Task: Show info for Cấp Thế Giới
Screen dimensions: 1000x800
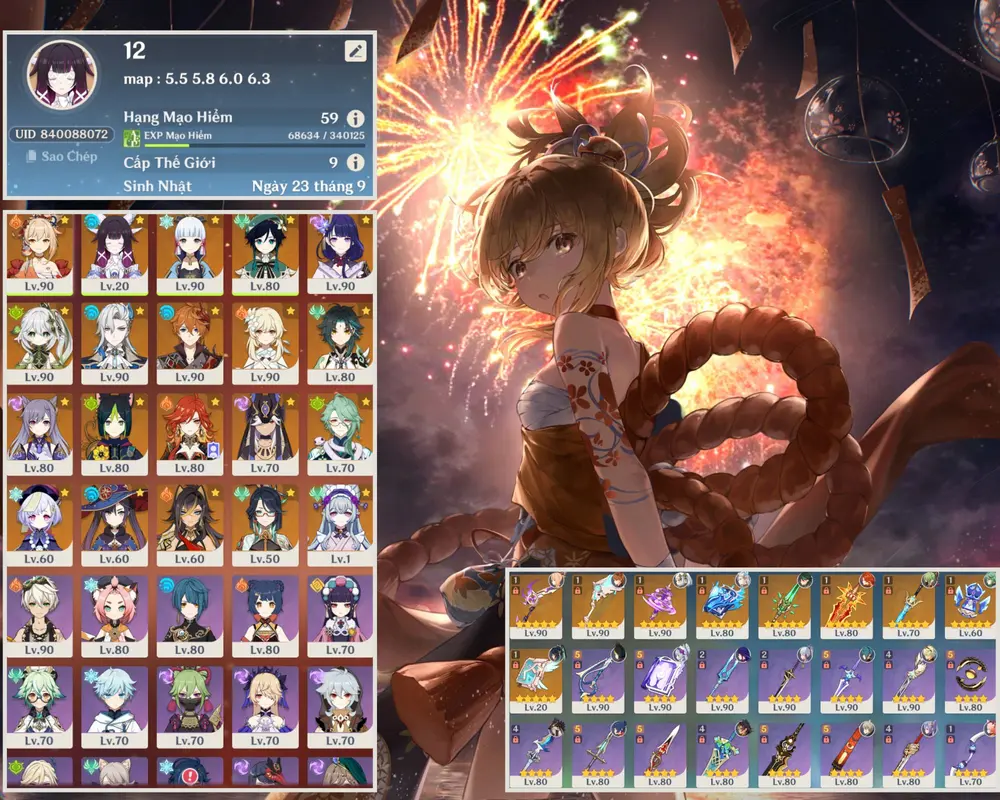Action: click(x=354, y=162)
